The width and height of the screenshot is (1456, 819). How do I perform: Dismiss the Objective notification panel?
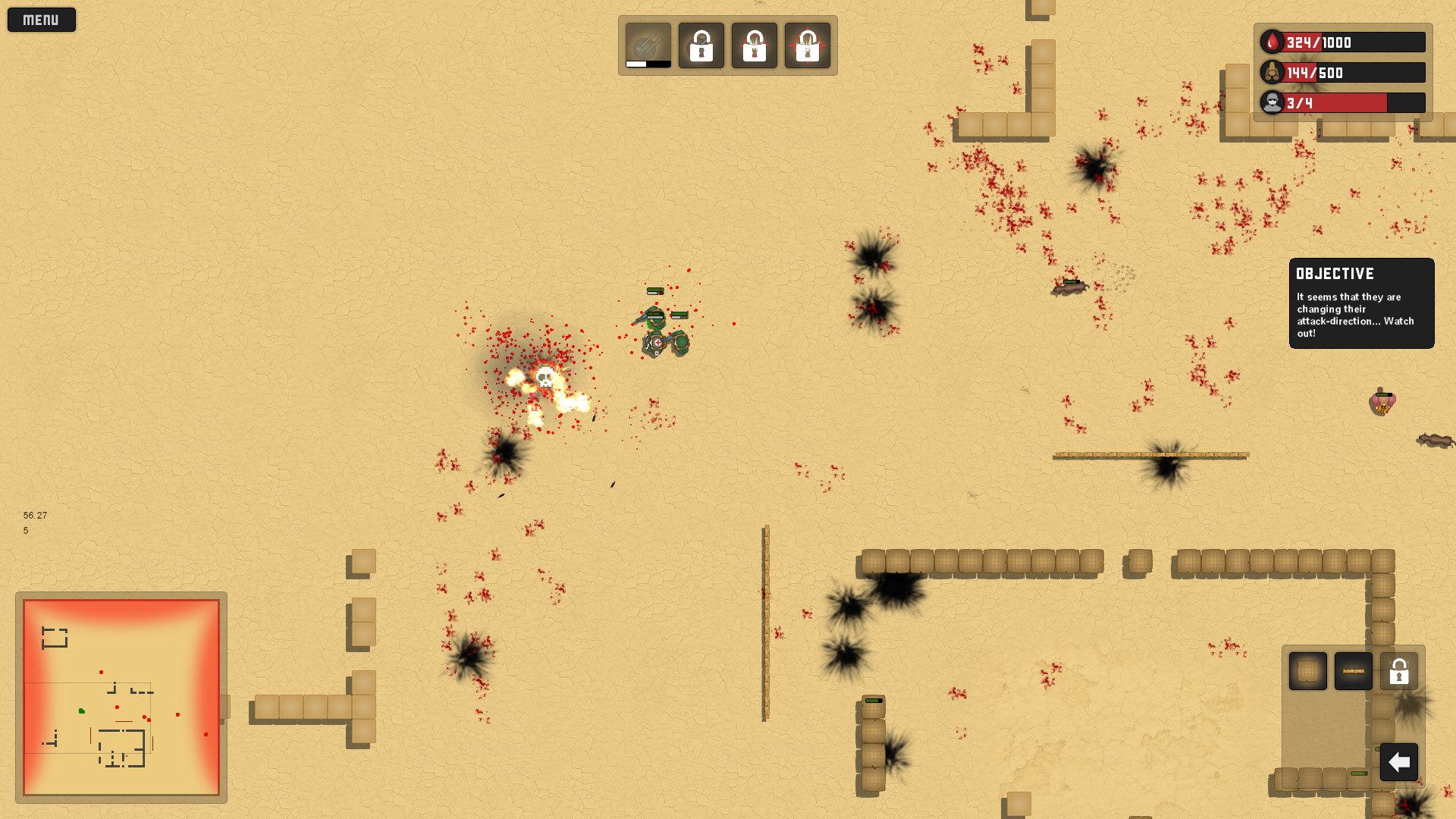1361,303
